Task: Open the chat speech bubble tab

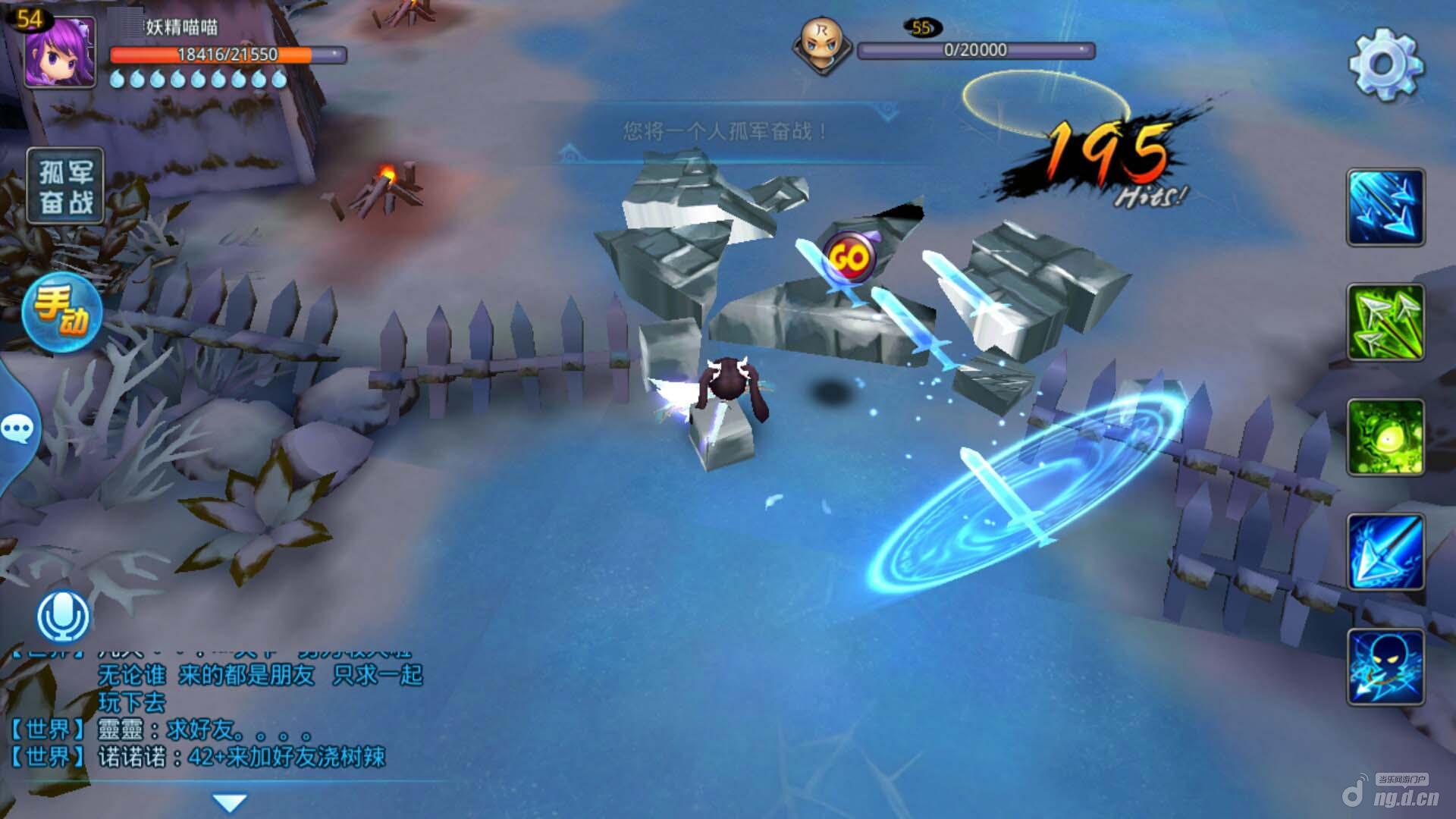Action: coord(17,430)
